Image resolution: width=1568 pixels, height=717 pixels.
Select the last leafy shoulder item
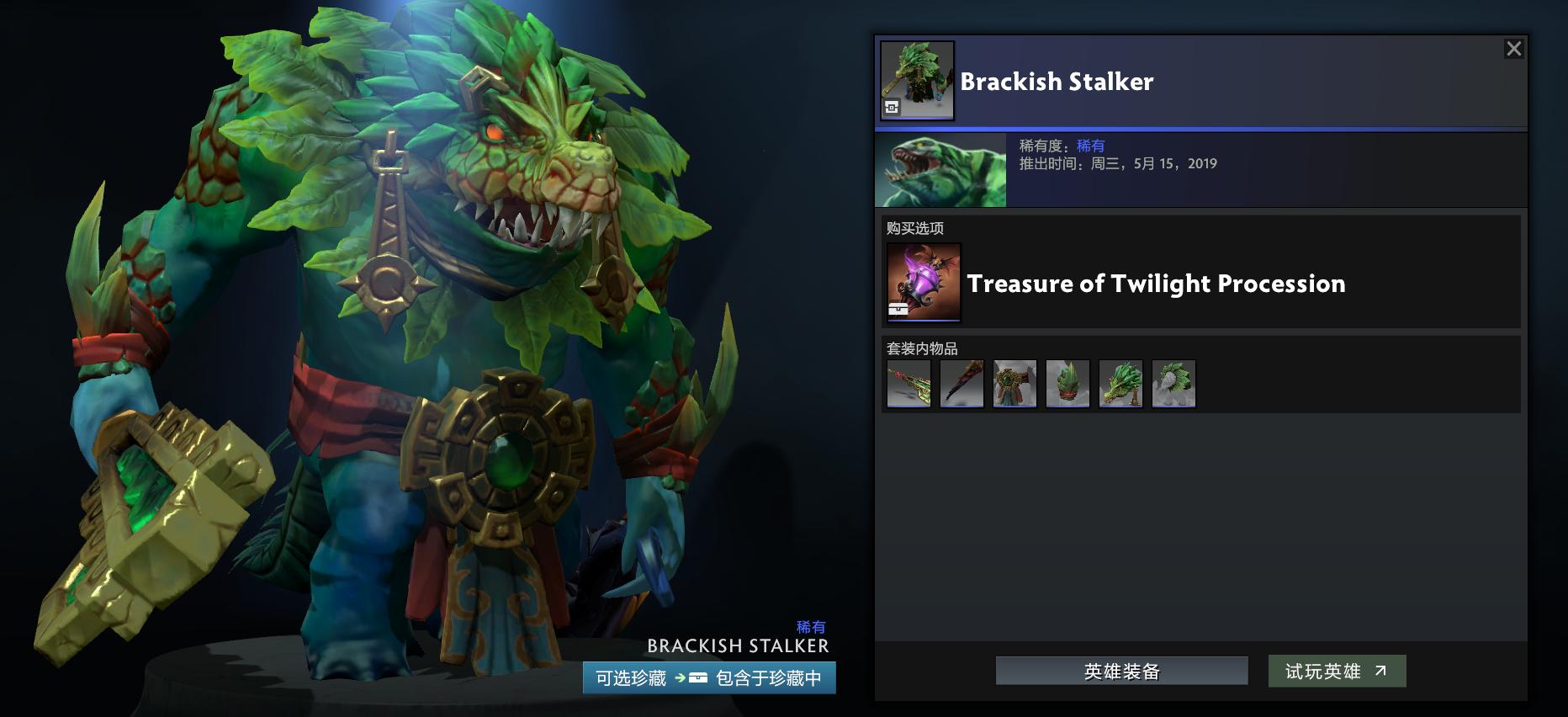(1174, 383)
